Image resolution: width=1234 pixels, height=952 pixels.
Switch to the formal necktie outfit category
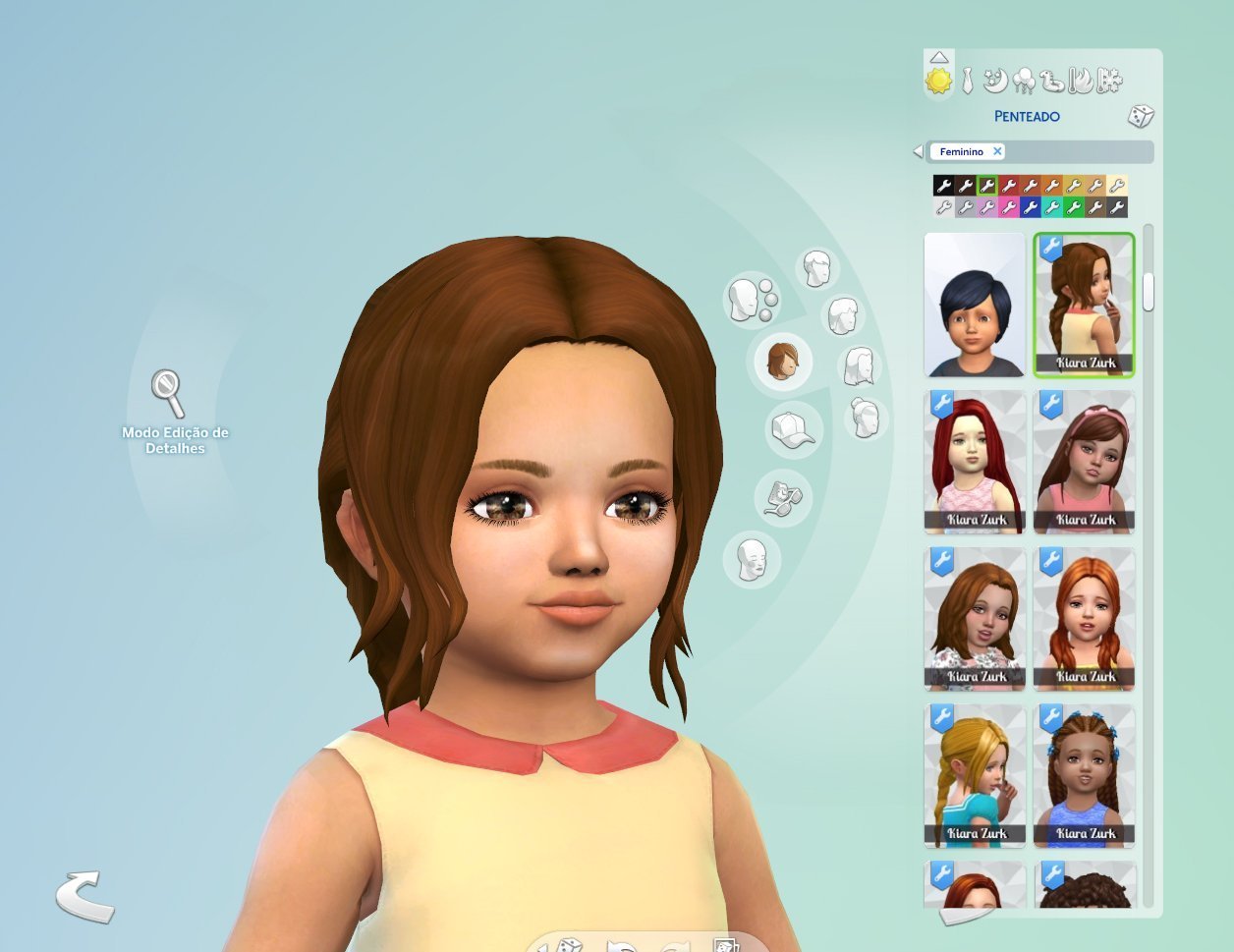pos(968,81)
